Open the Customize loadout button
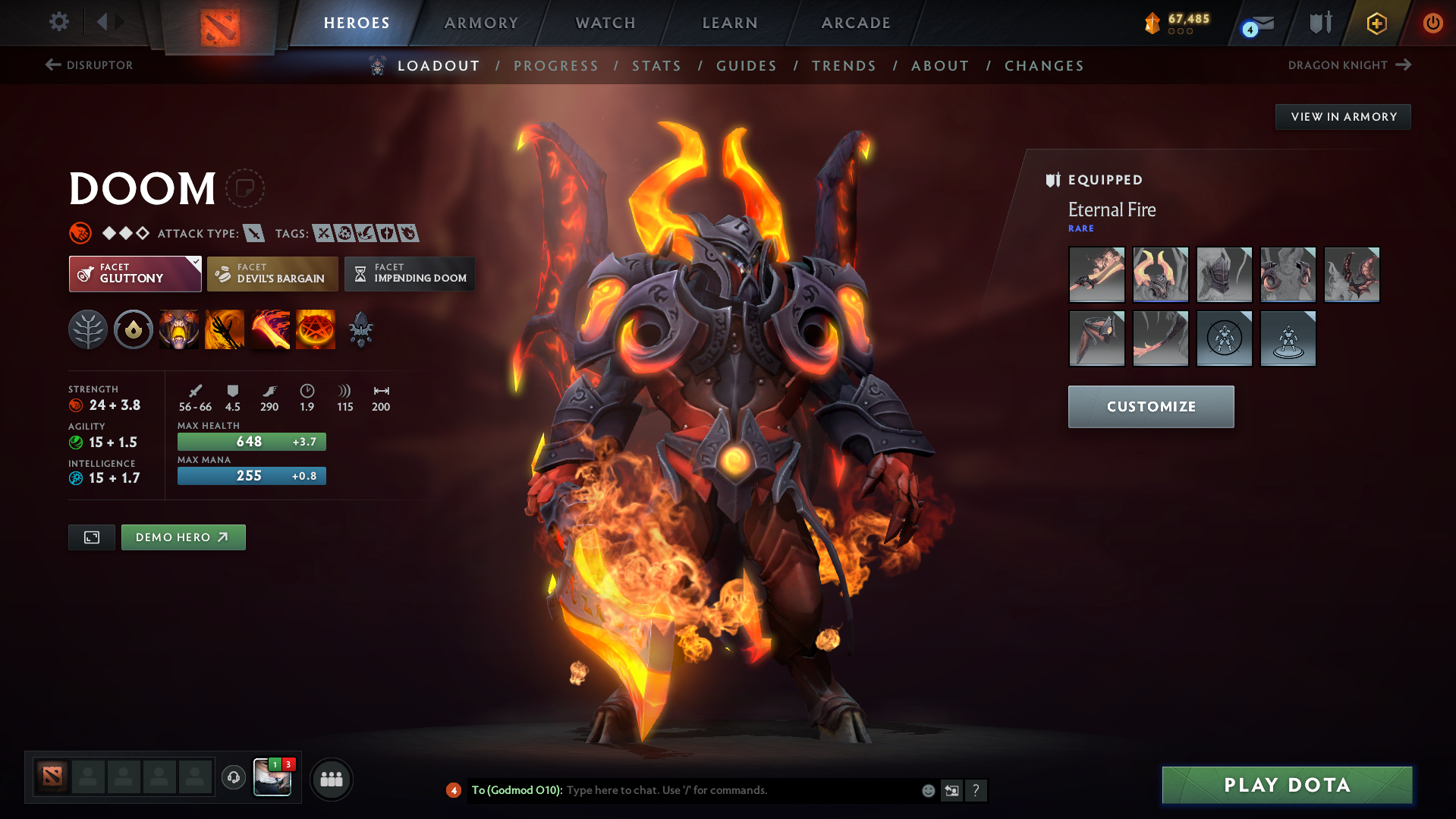Image resolution: width=1456 pixels, height=819 pixels. [1150, 407]
